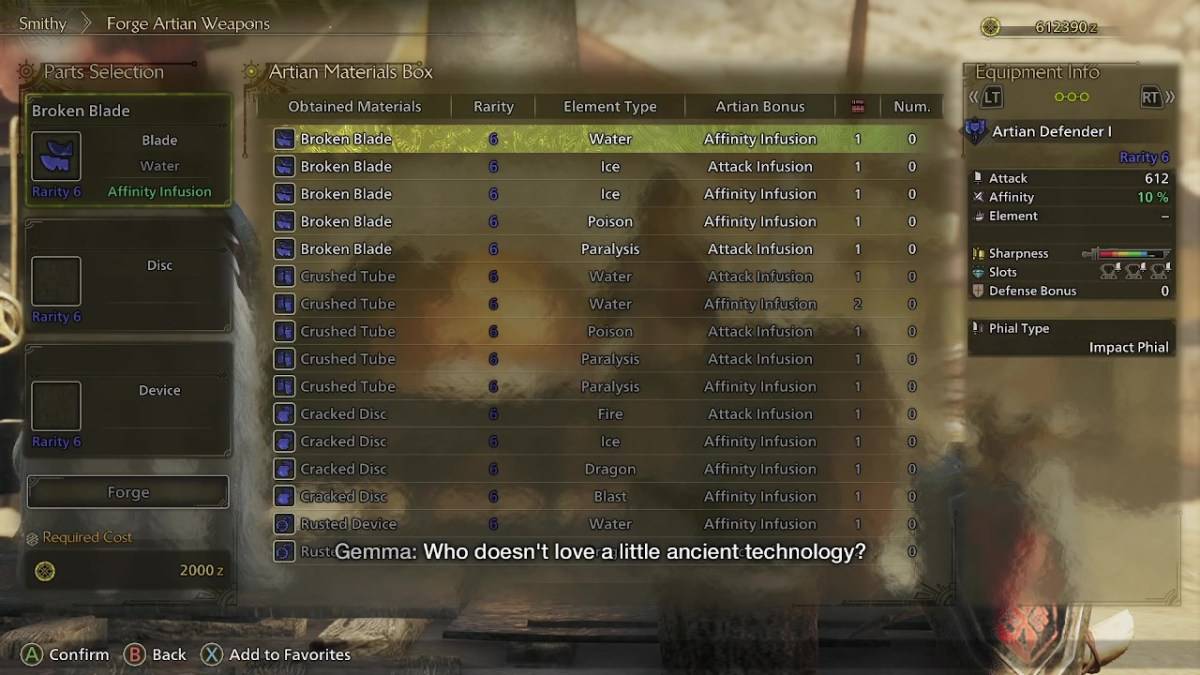Choose the empty Device part slot
Viewport: 1200px width, 675px height.
pyautogui.click(x=128, y=402)
